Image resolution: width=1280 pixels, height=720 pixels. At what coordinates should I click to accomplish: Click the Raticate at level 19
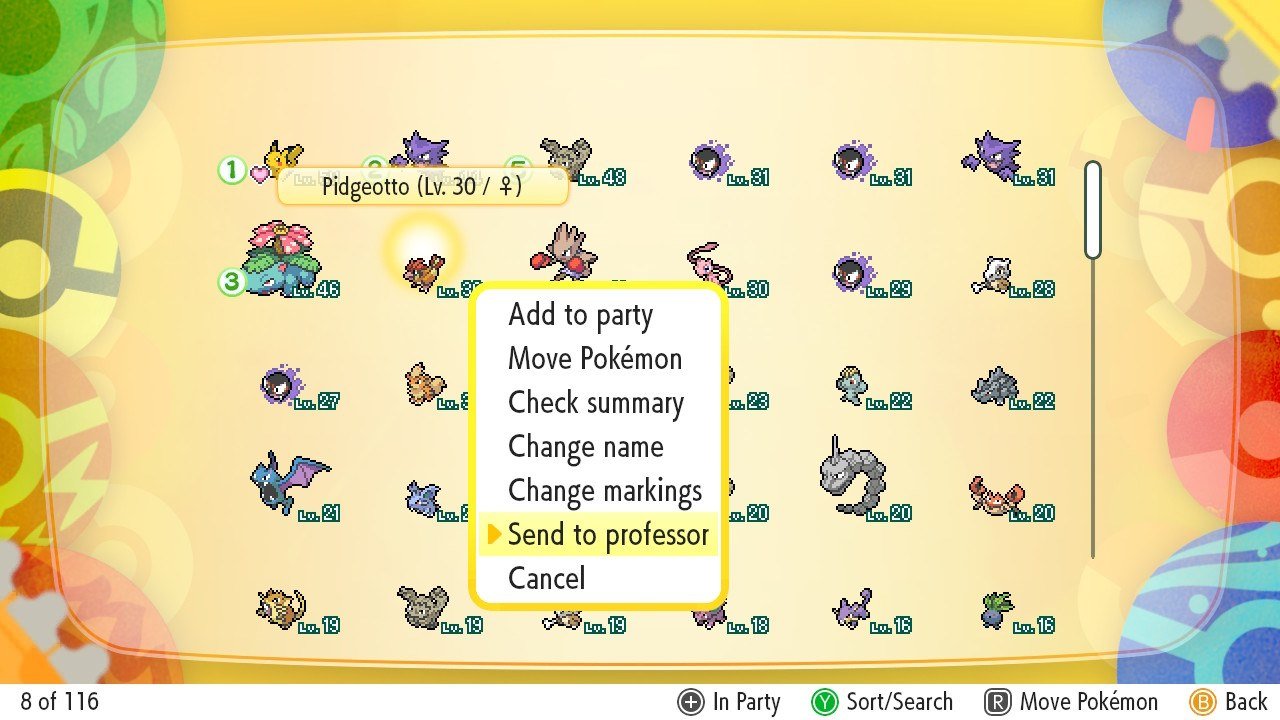[280, 608]
